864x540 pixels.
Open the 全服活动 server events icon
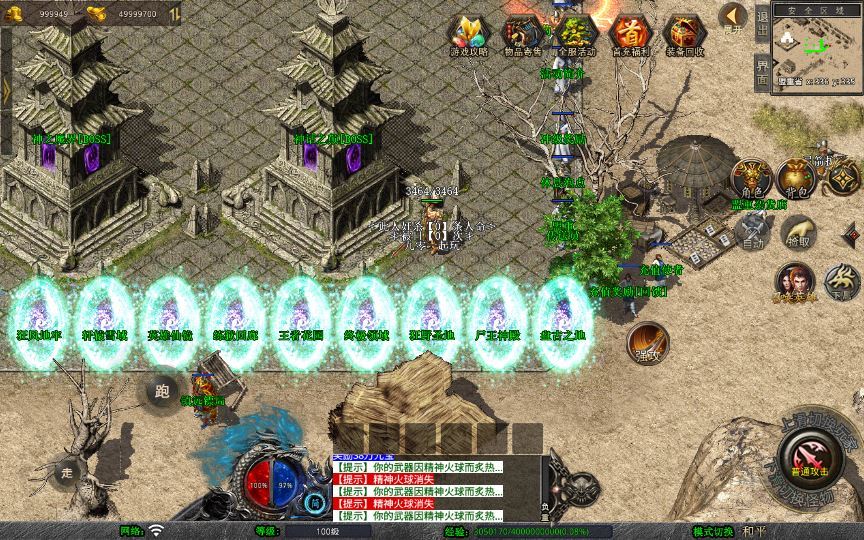[x=576, y=34]
